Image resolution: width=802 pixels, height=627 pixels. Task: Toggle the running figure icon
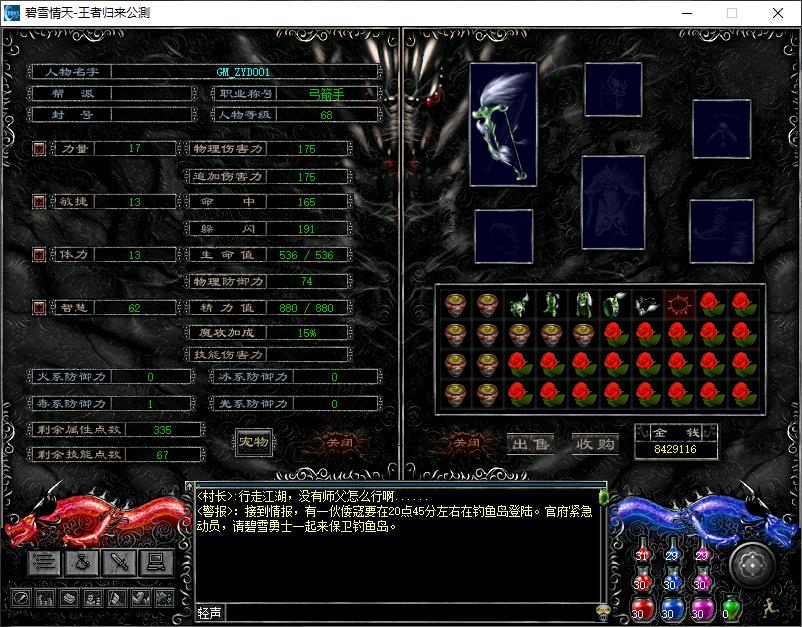(769, 605)
